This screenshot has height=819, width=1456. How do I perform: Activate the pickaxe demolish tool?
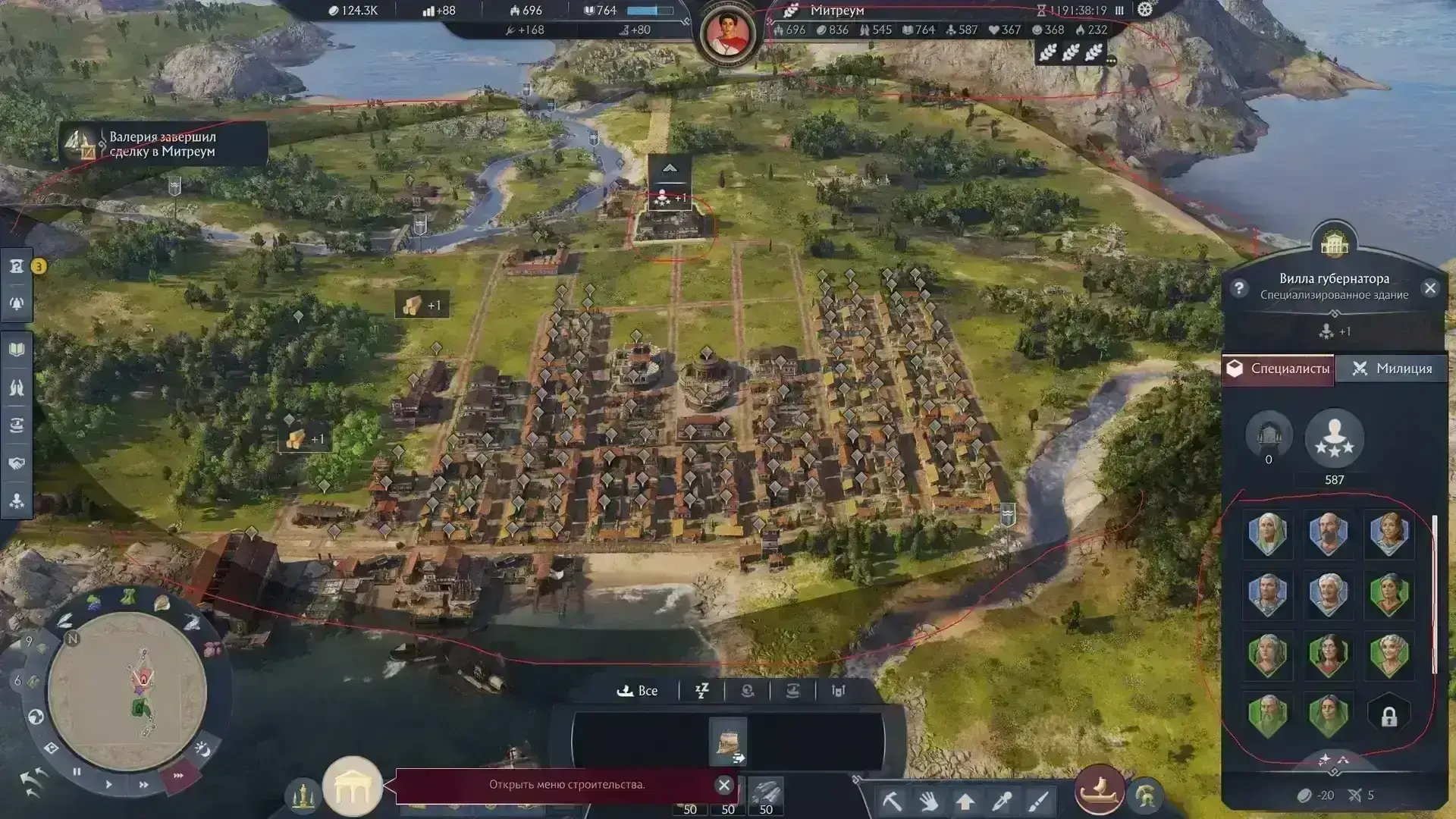[x=891, y=801]
